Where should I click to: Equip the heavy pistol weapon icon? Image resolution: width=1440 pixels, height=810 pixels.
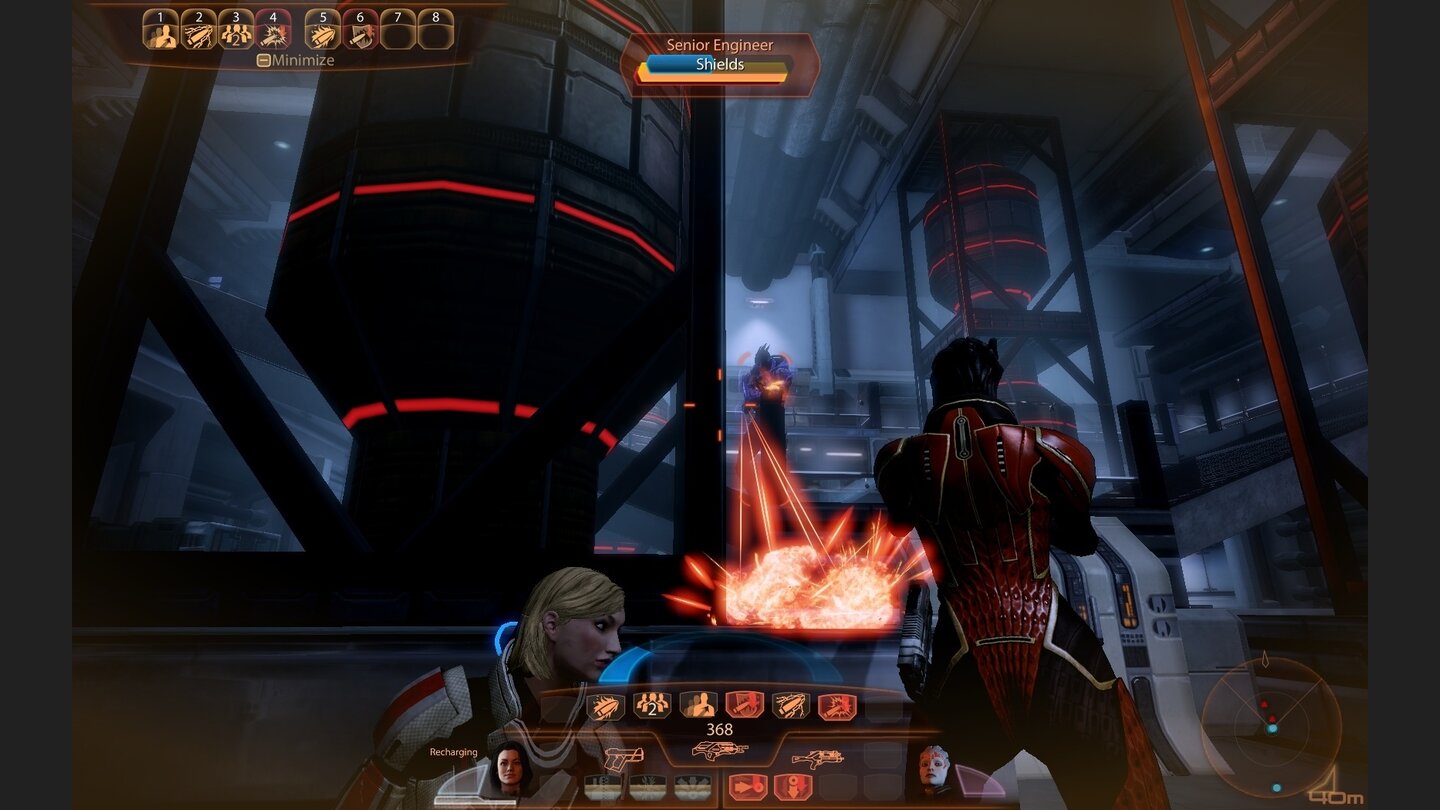(x=624, y=757)
